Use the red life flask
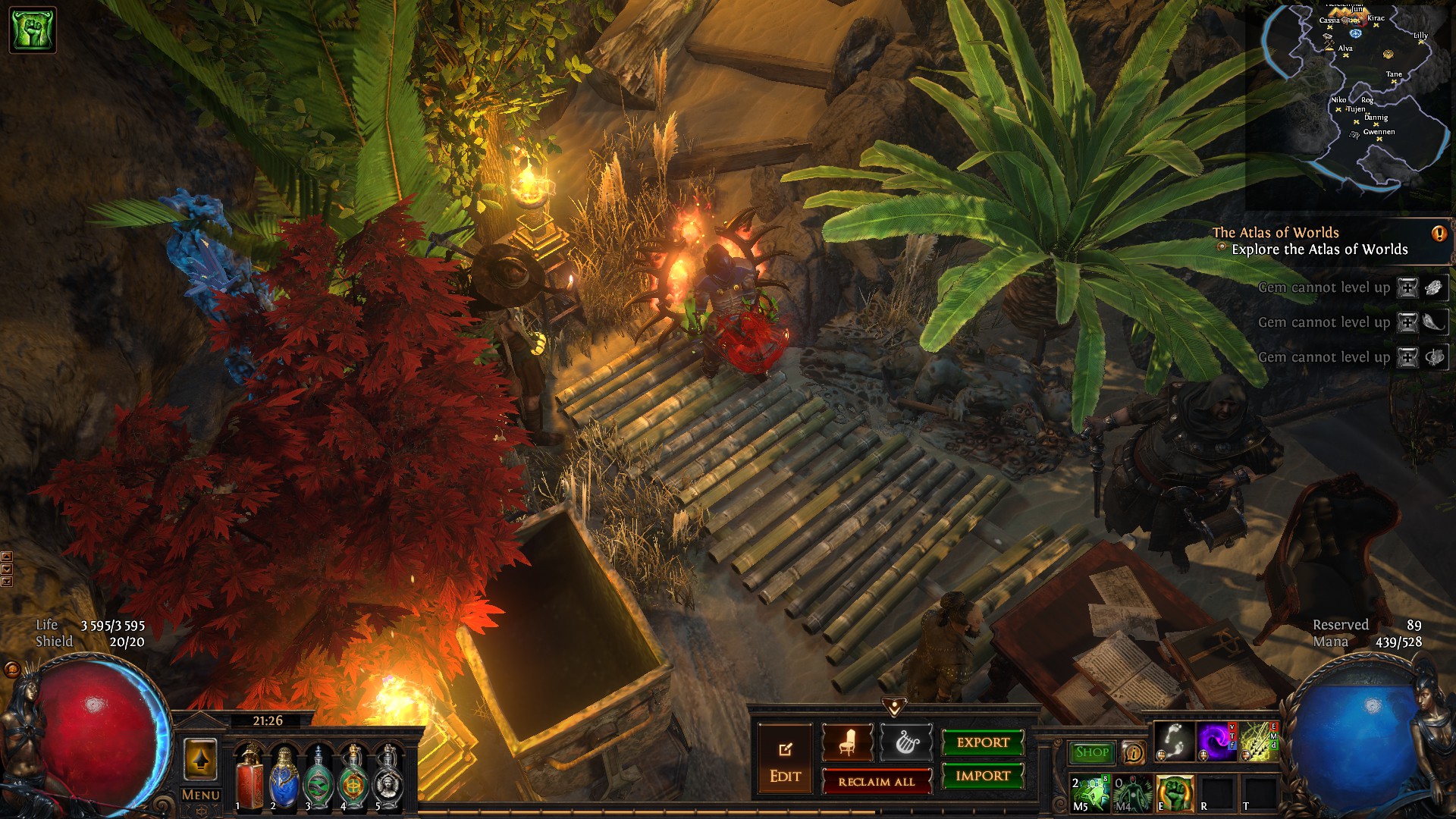 click(249, 777)
